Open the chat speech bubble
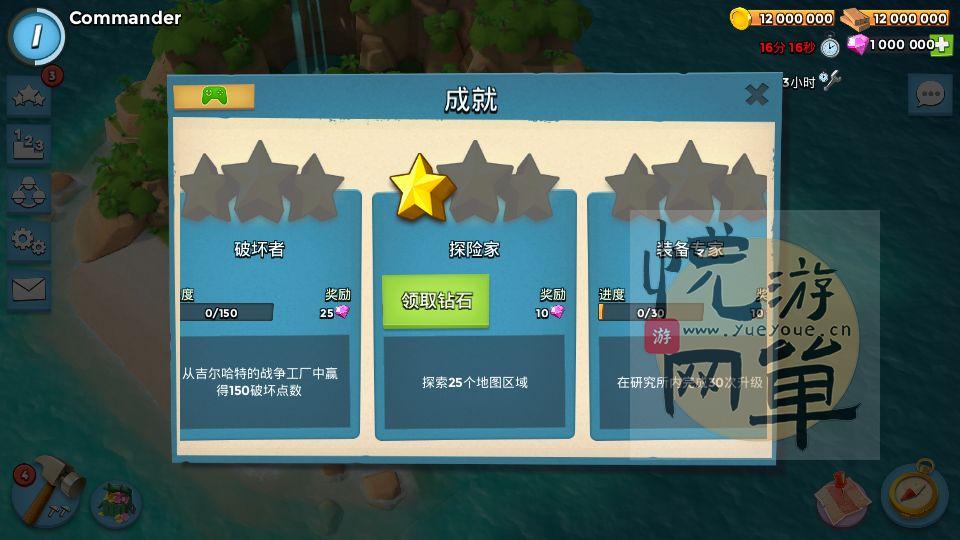Image resolution: width=960 pixels, height=540 pixels. (930, 95)
